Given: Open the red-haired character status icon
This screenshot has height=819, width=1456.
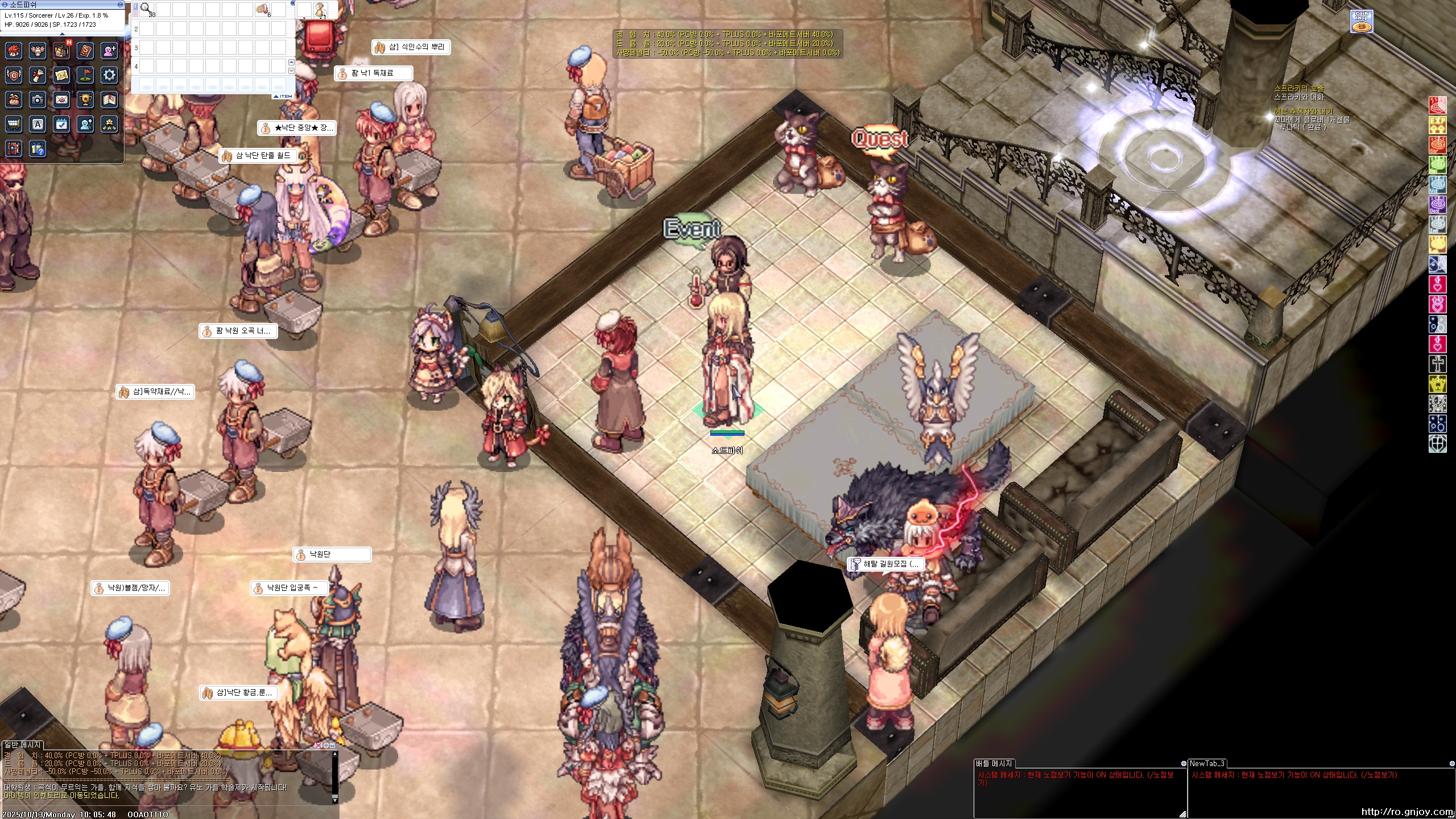Looking at the screenshot, I should point(14,51).
